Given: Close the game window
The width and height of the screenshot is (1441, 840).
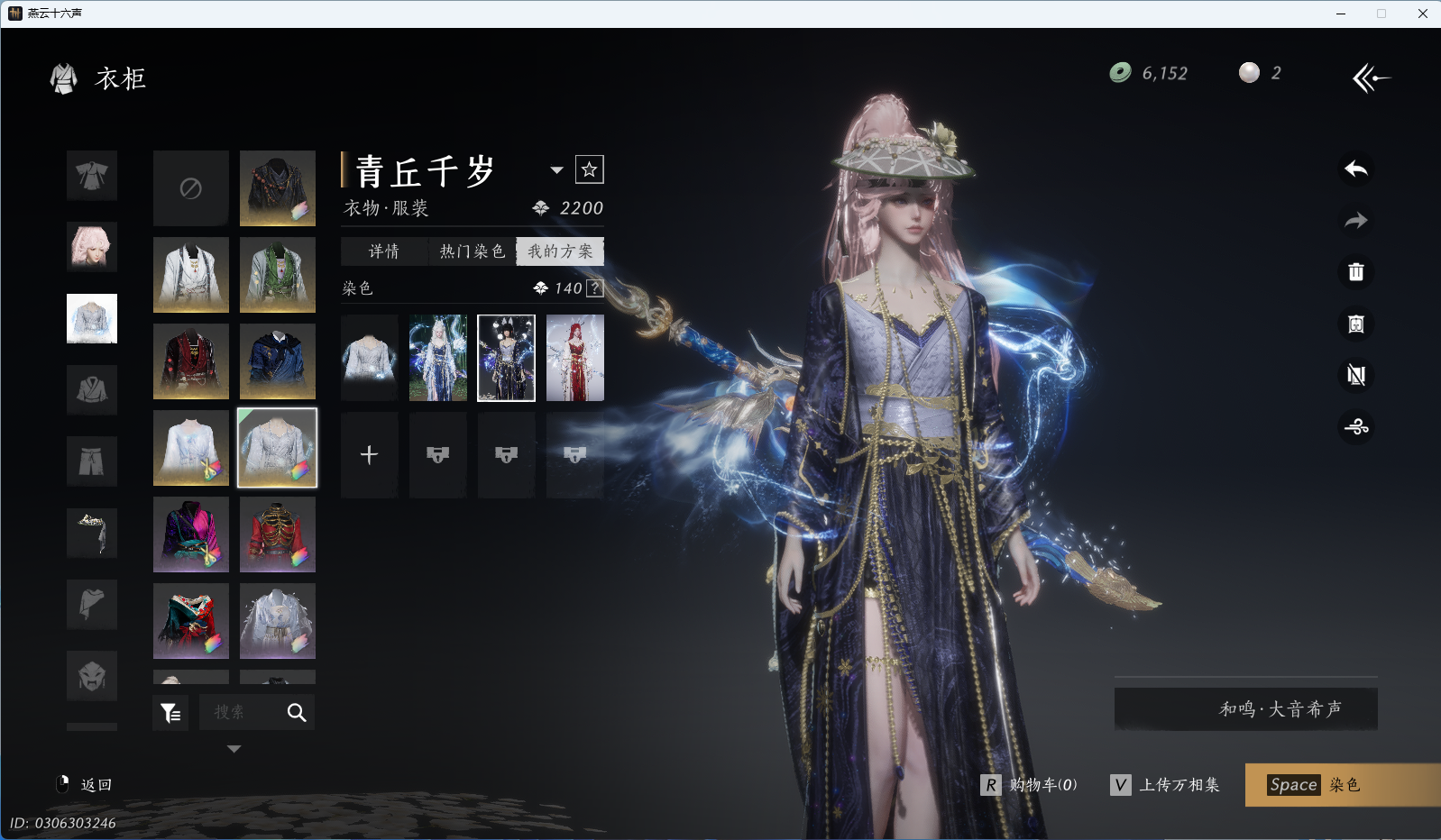Looking at the screenshot, I should tap(1422, 14).
